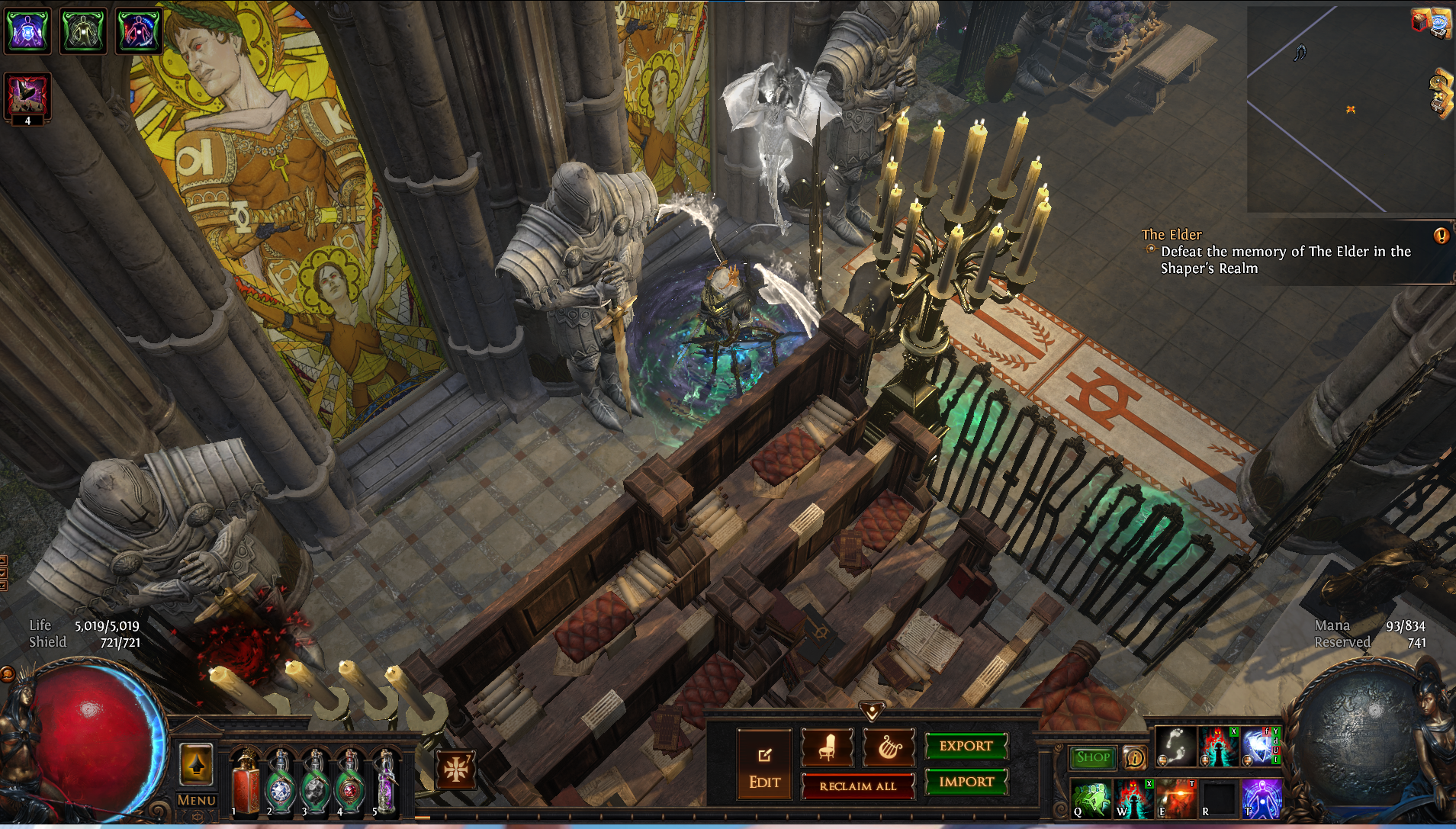Click The Elder quest exclamation icon

pos(1441,236)
